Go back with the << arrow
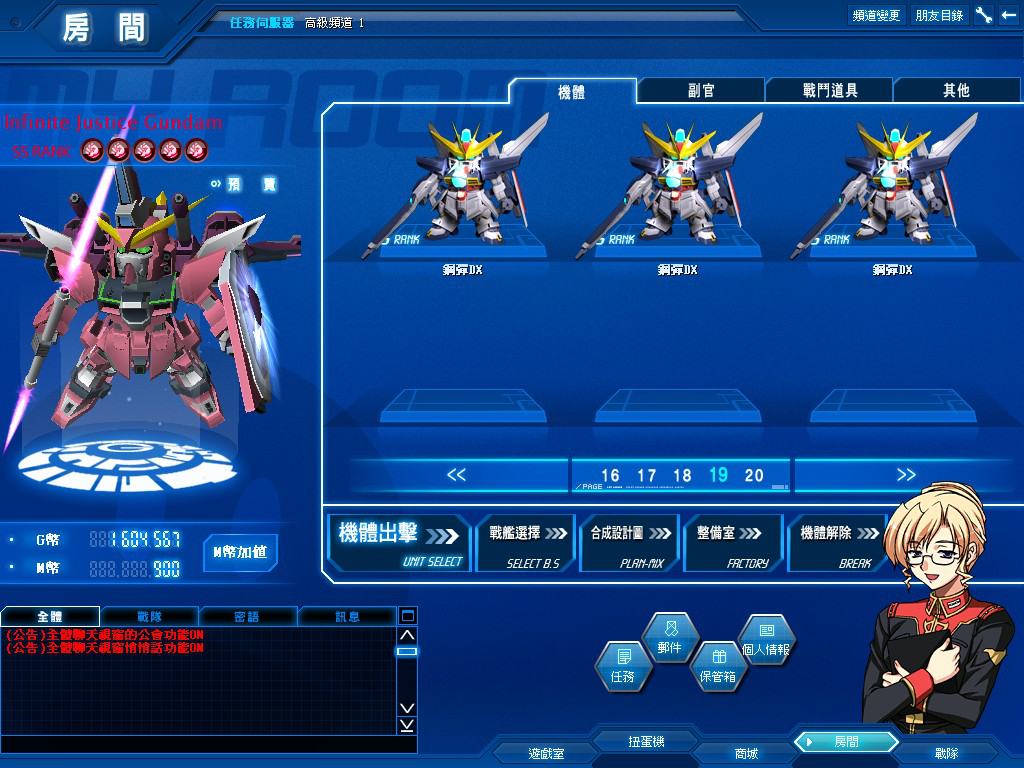 pyautogui.click(x=457, y=475)
